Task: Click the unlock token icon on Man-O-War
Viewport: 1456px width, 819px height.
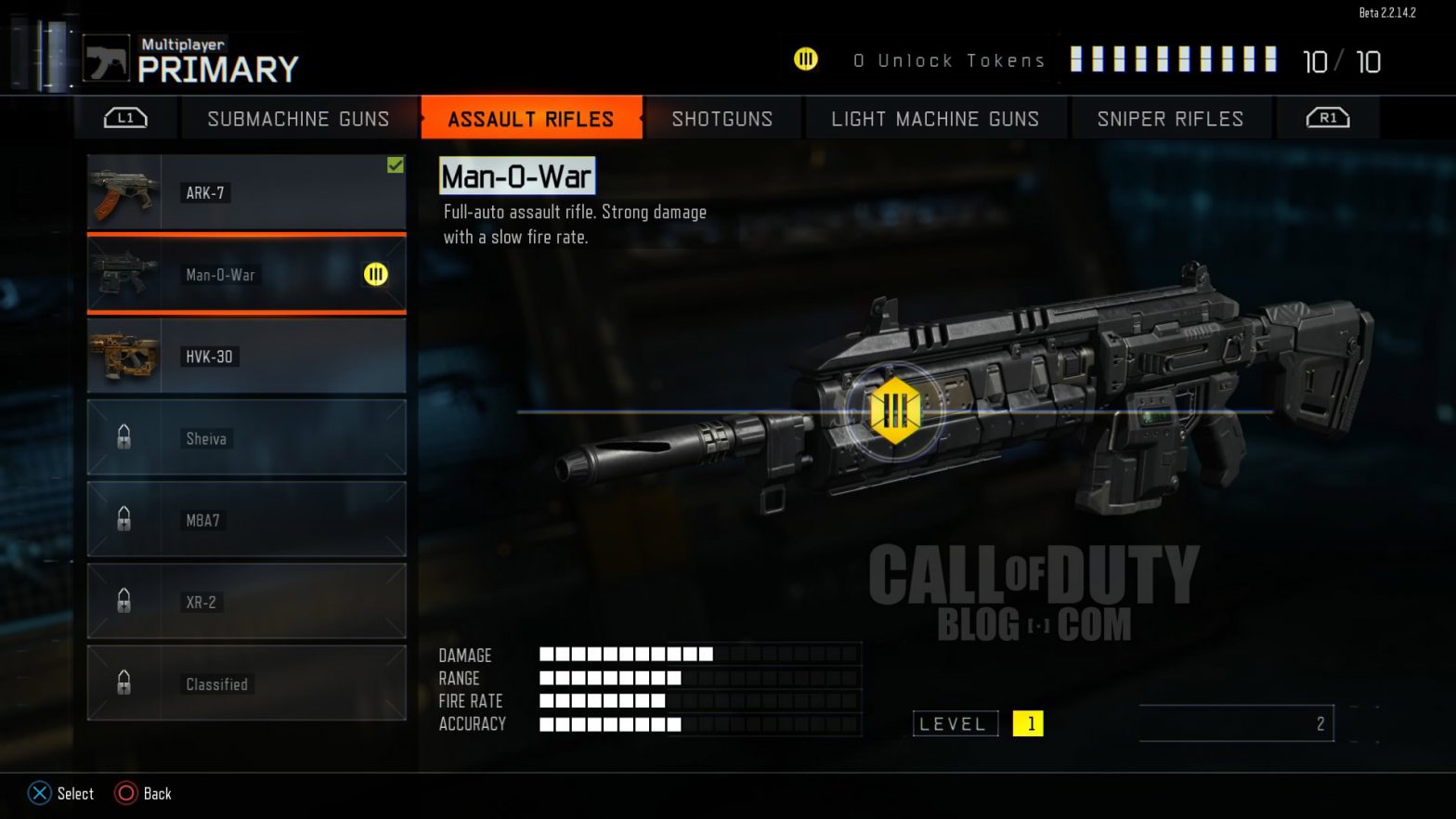Action: coord(375,275)
